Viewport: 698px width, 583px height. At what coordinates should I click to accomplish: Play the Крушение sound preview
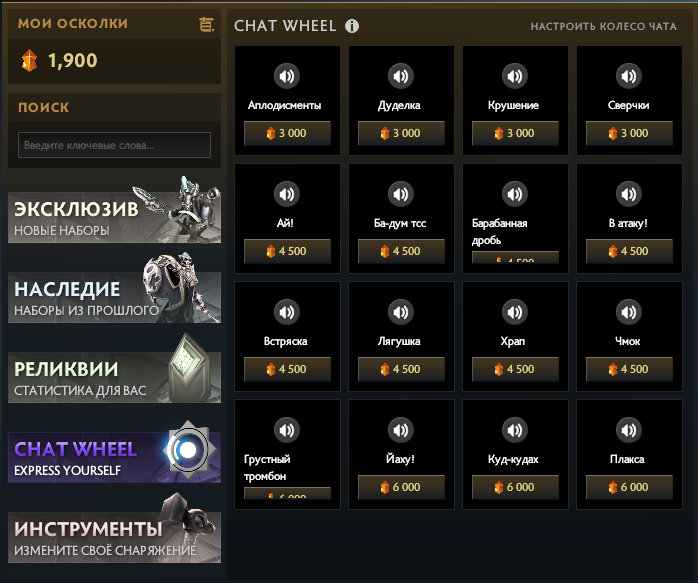515,75
